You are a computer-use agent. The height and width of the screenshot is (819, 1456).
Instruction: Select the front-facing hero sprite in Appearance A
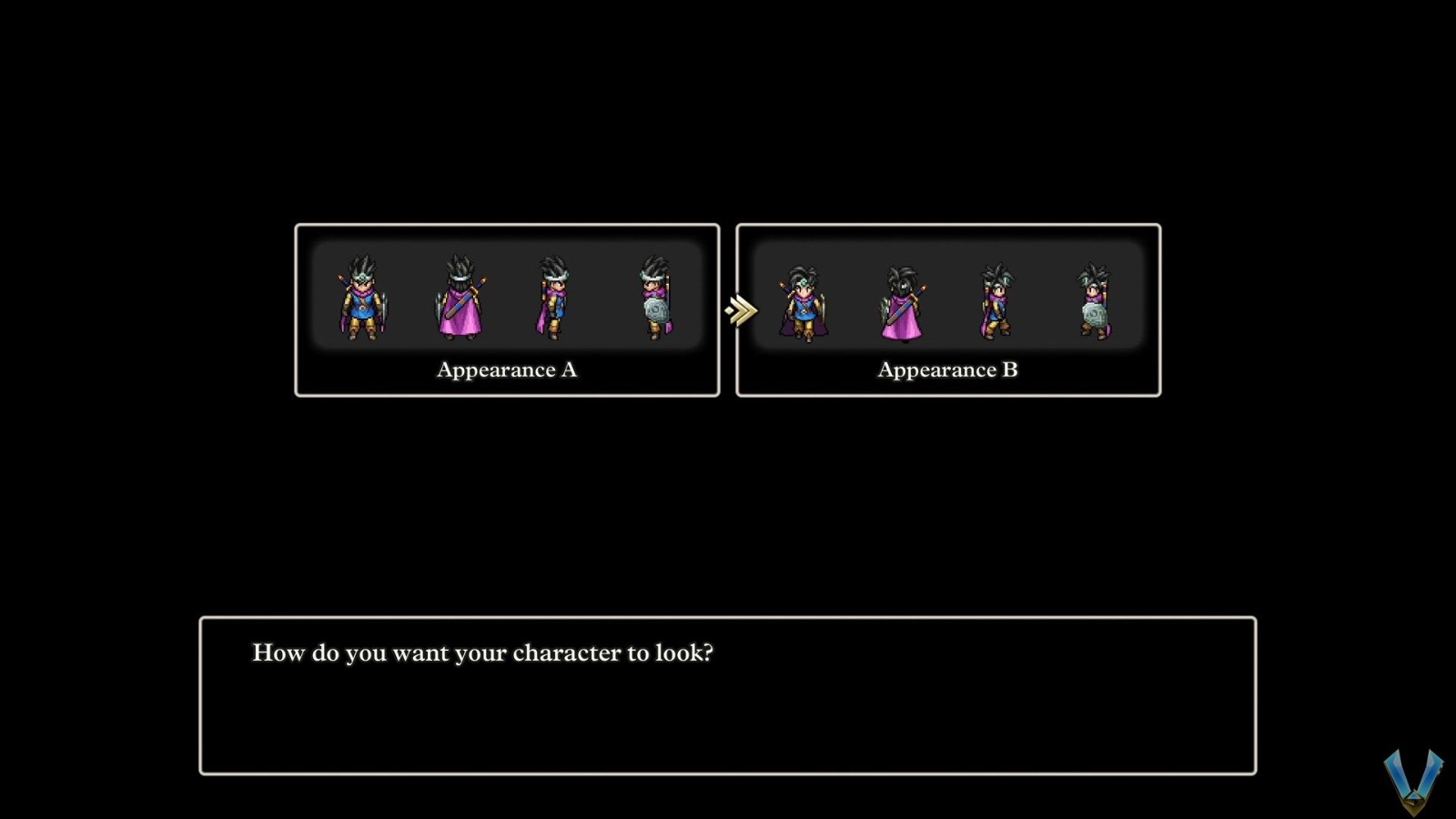coord(360,300)
